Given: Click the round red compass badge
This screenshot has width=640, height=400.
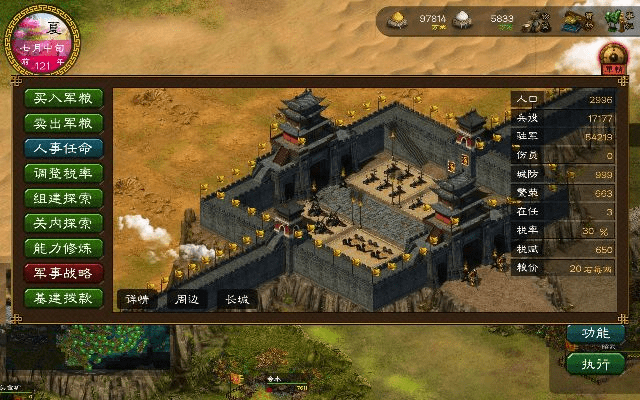Looking at the screenshot, I should (612, 56).
